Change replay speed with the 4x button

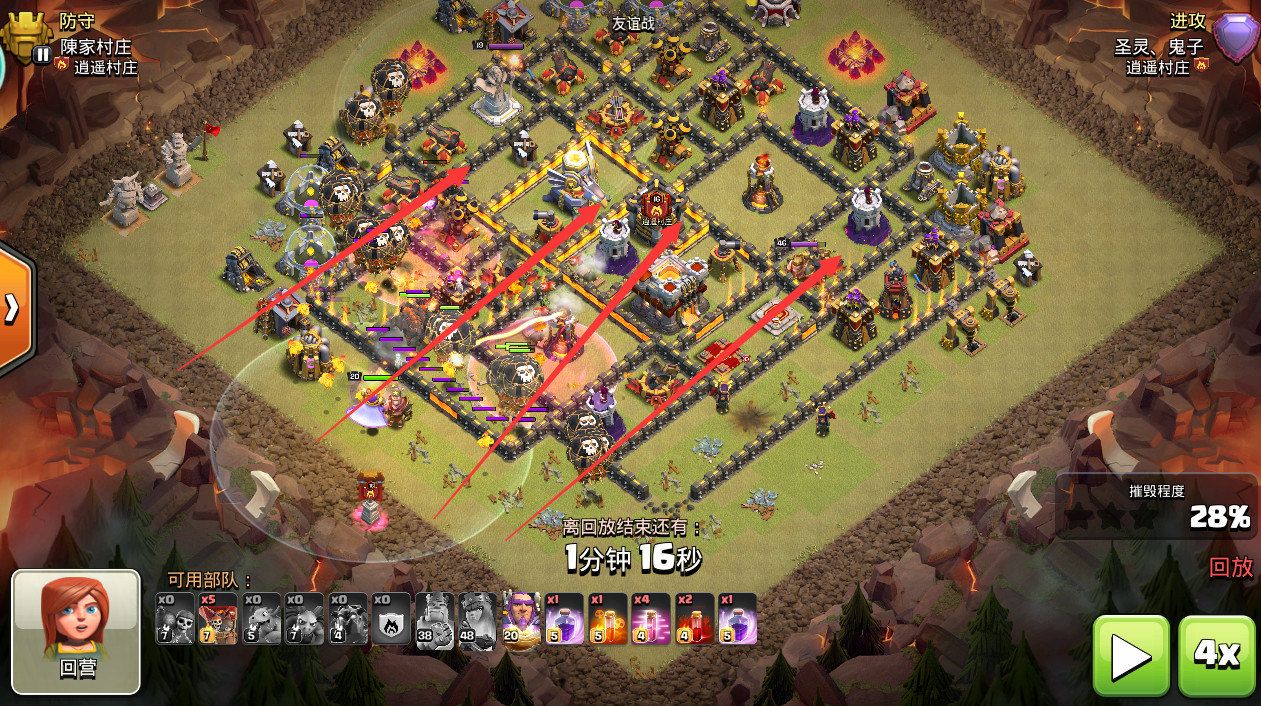point(1216,655)
